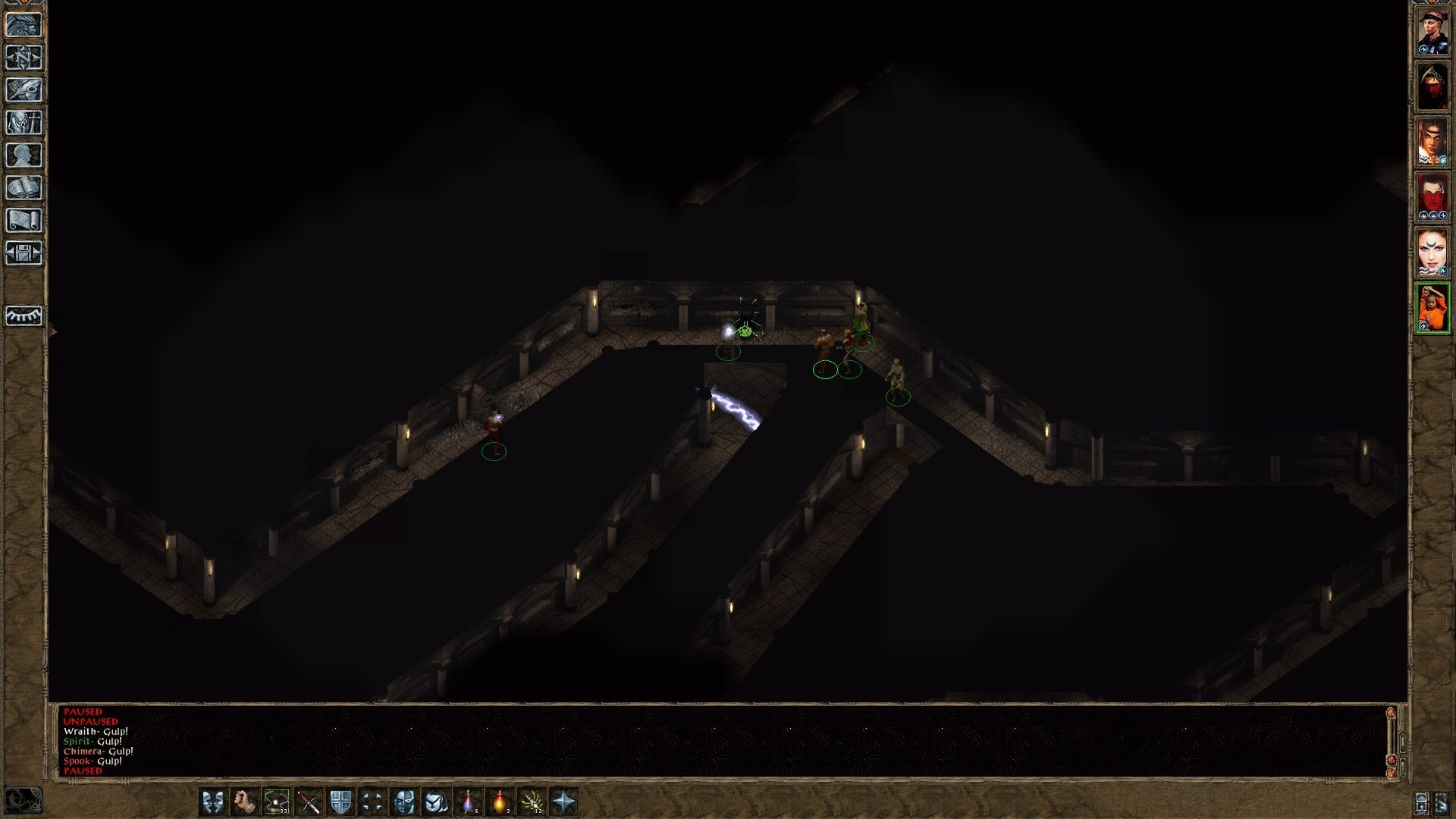Screen dimensions: 1456x819
Task: Open the inventory screen
Action: click(x=23, y=121)
